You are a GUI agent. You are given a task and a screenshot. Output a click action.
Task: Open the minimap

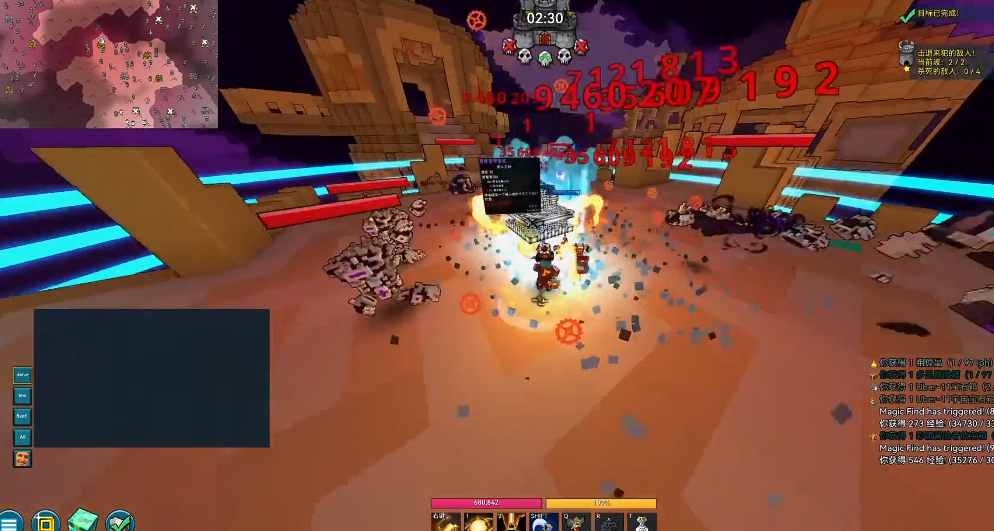109,64
